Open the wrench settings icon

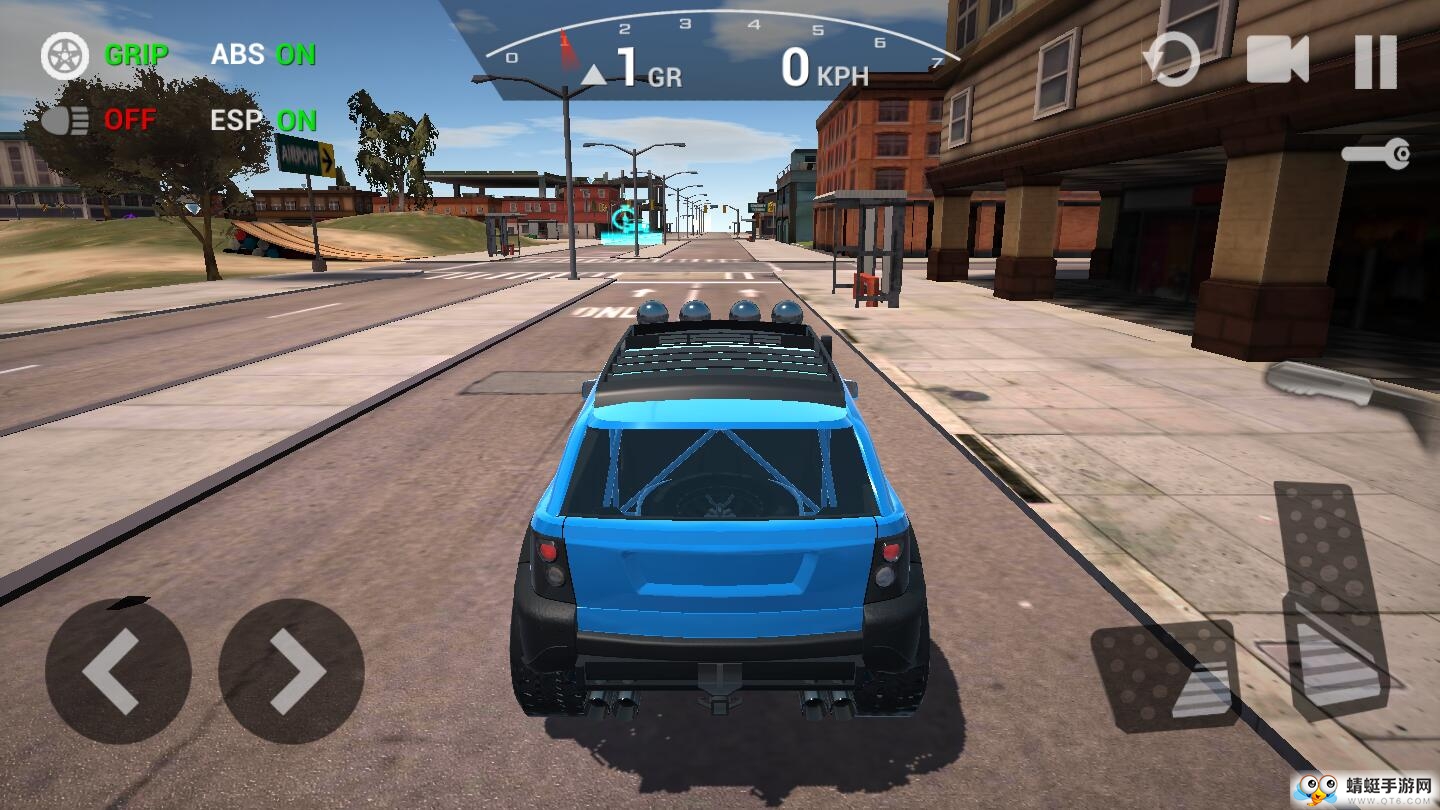coord(1377,154)
